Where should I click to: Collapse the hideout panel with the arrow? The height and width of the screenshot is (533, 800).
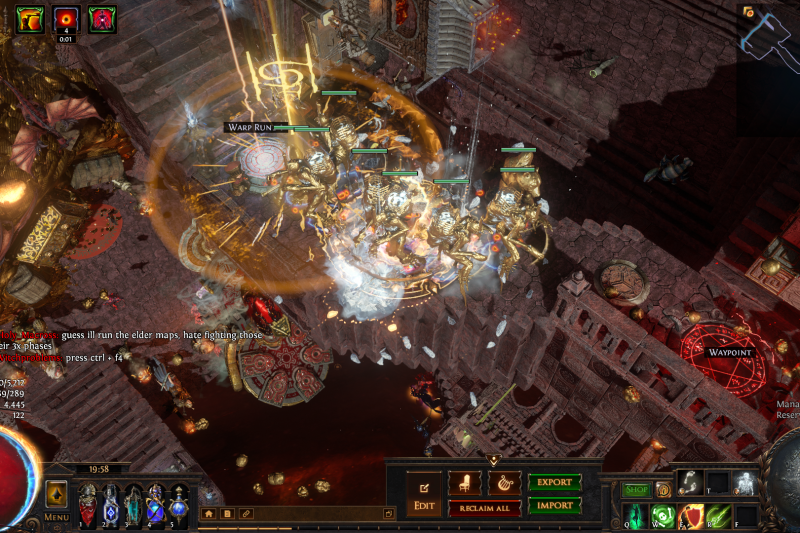493,459
